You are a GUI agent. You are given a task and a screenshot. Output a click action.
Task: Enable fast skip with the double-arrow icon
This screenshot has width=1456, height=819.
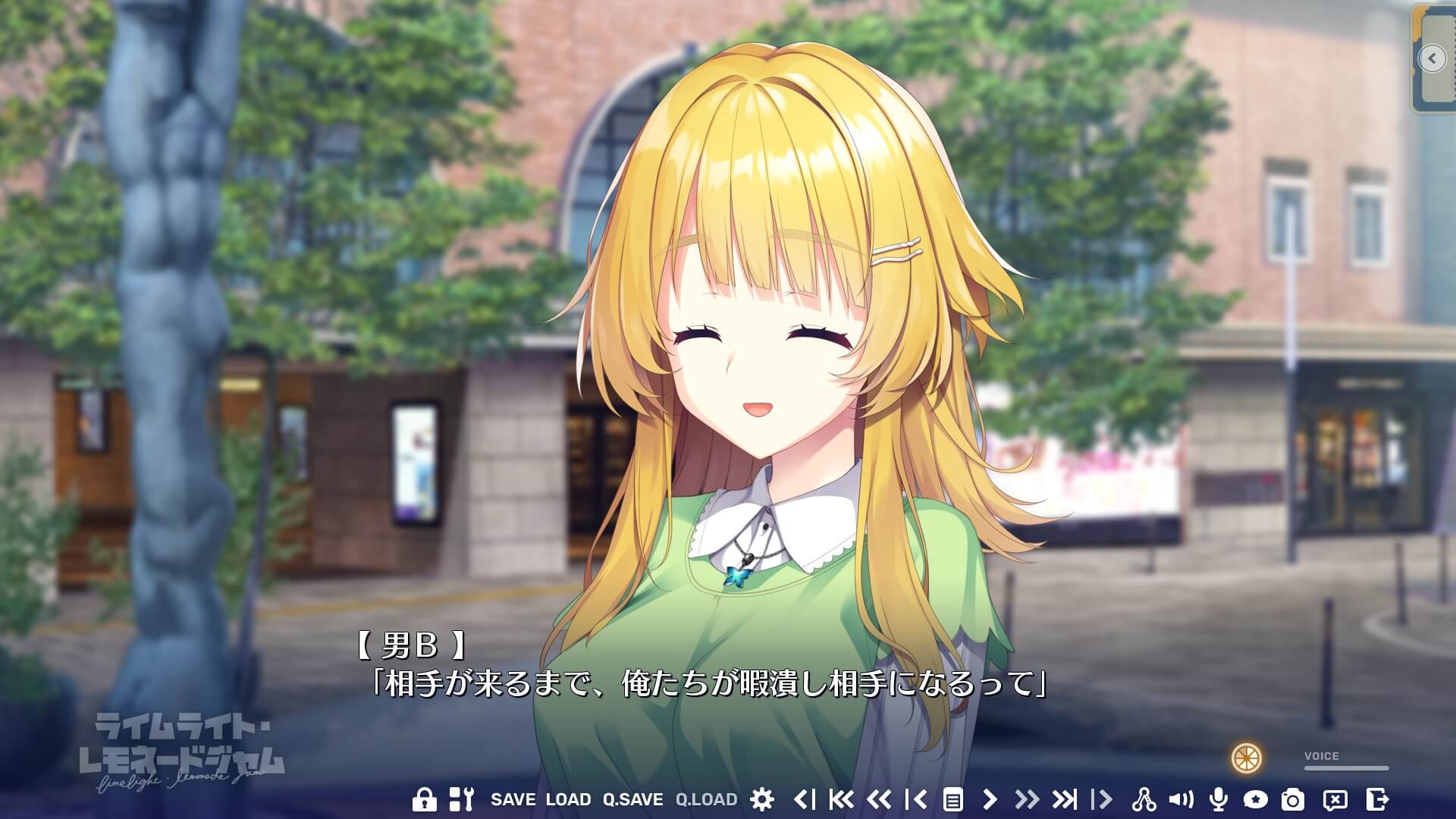click(x=1028, y=799)
